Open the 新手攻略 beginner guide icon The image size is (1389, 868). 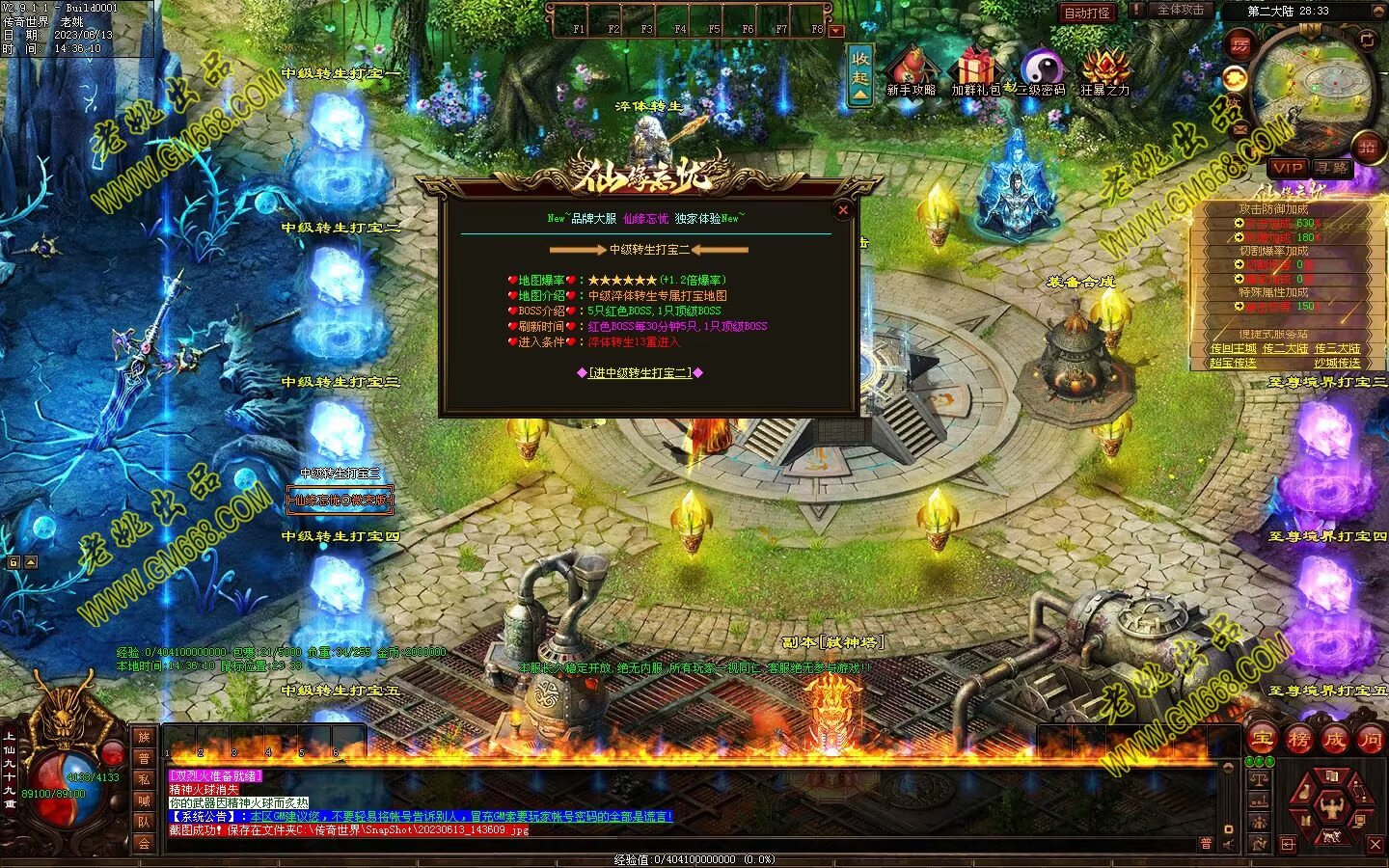(x=911, y=72)
